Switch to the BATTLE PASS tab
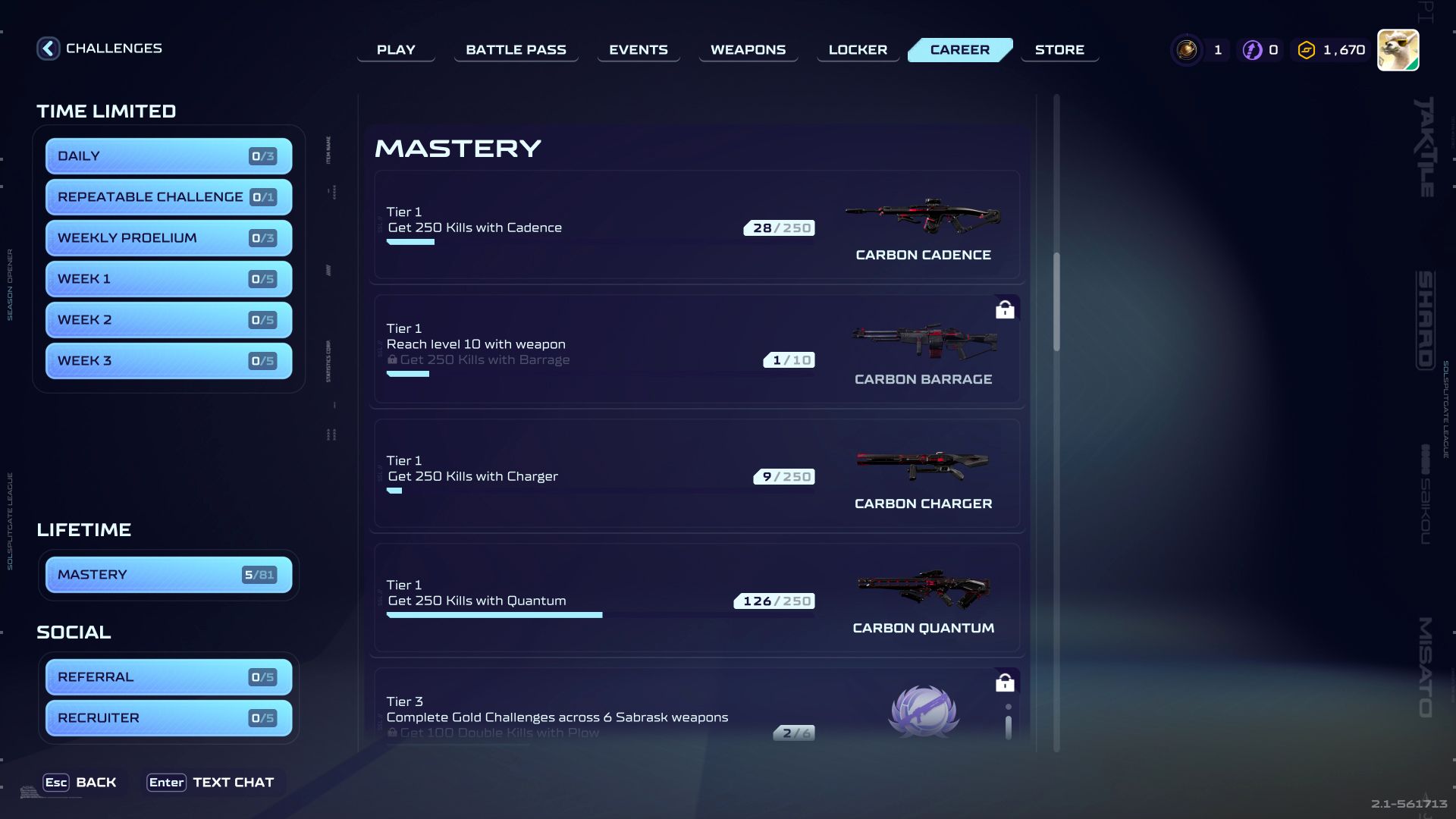1456x819 pixels. [x=516, y=49]
